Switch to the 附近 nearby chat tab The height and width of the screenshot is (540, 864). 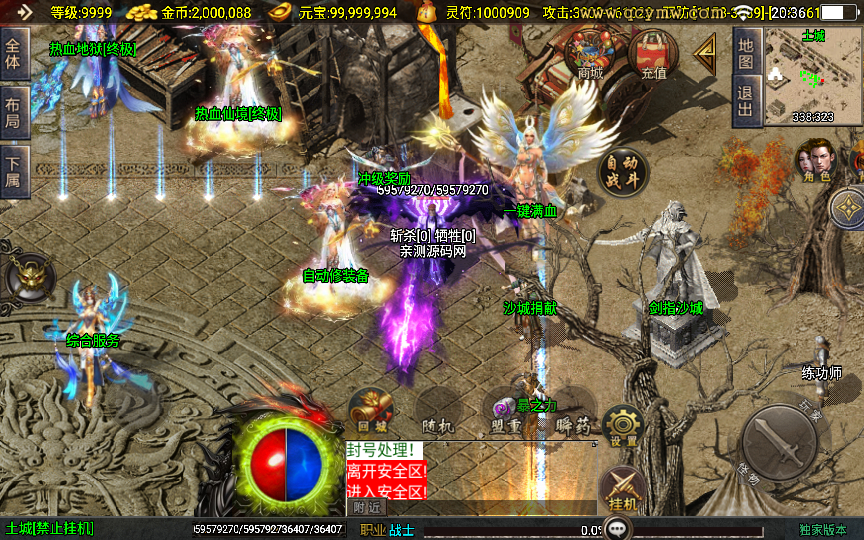tap(369, 508)
